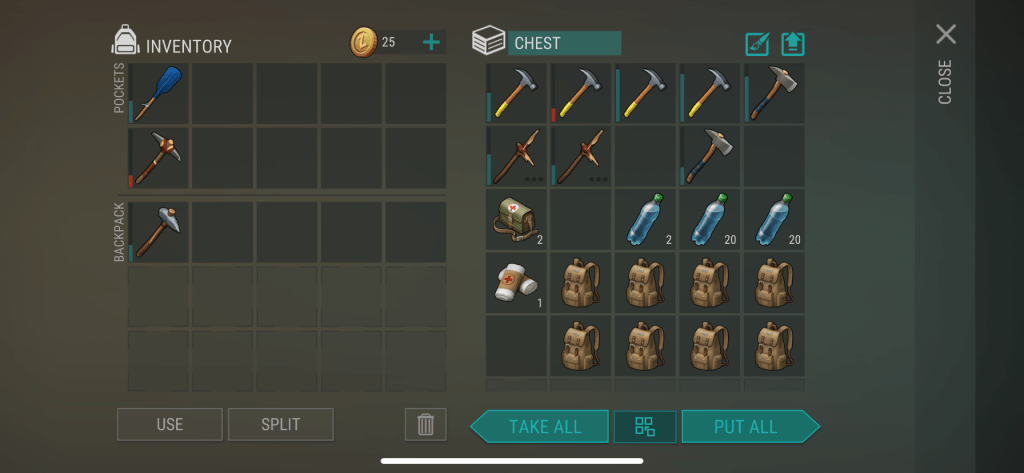
Task: Select the water bottle stack of 2
Action: click(644, 219)
